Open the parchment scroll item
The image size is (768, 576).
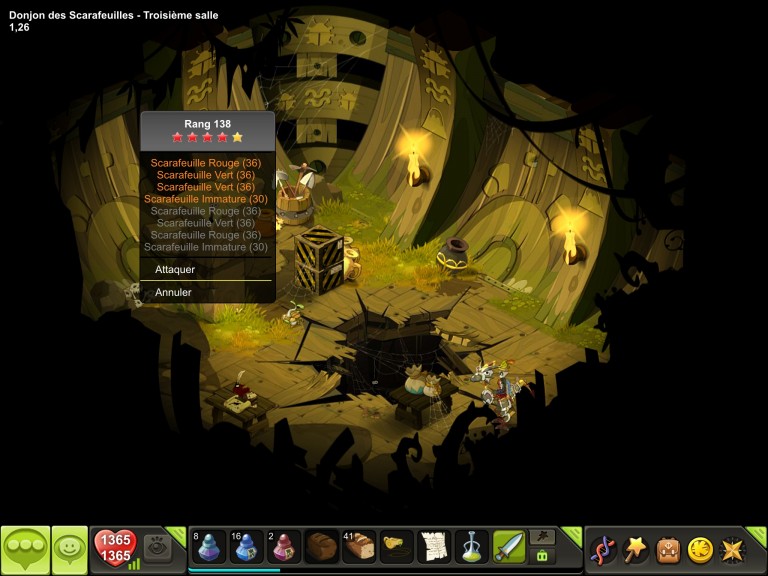pyautogui.click(x=434, y=547)
